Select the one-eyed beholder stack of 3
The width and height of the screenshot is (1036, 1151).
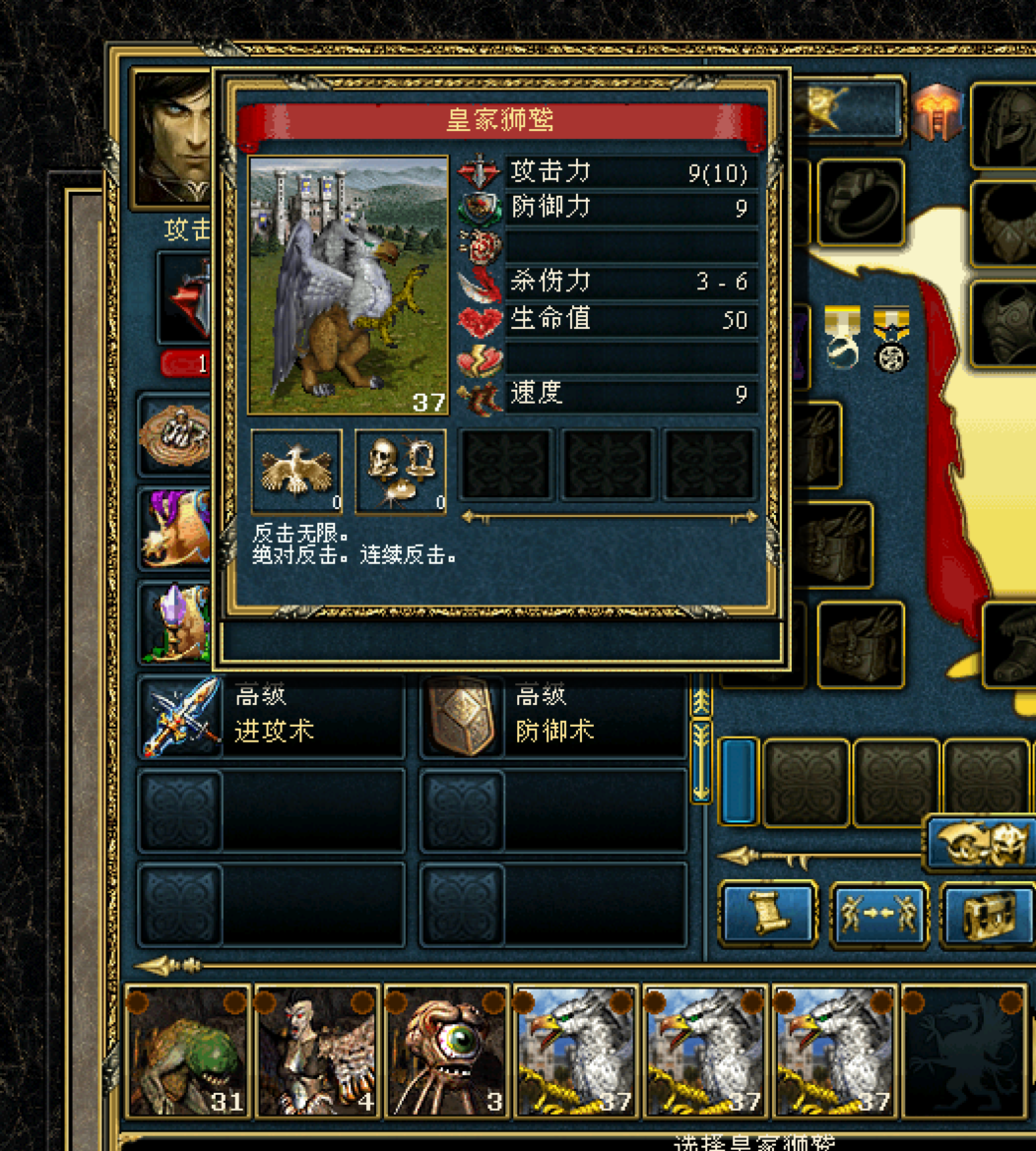point(447,1052)
